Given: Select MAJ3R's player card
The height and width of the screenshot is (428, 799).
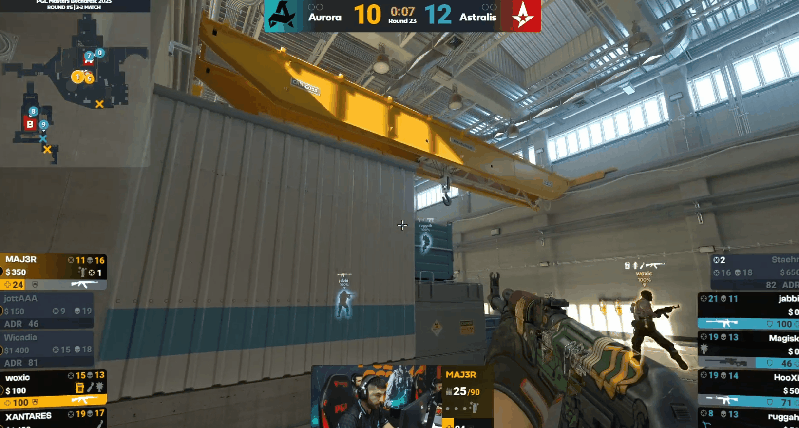Looking at the screenshot, I should pos(52,272).
